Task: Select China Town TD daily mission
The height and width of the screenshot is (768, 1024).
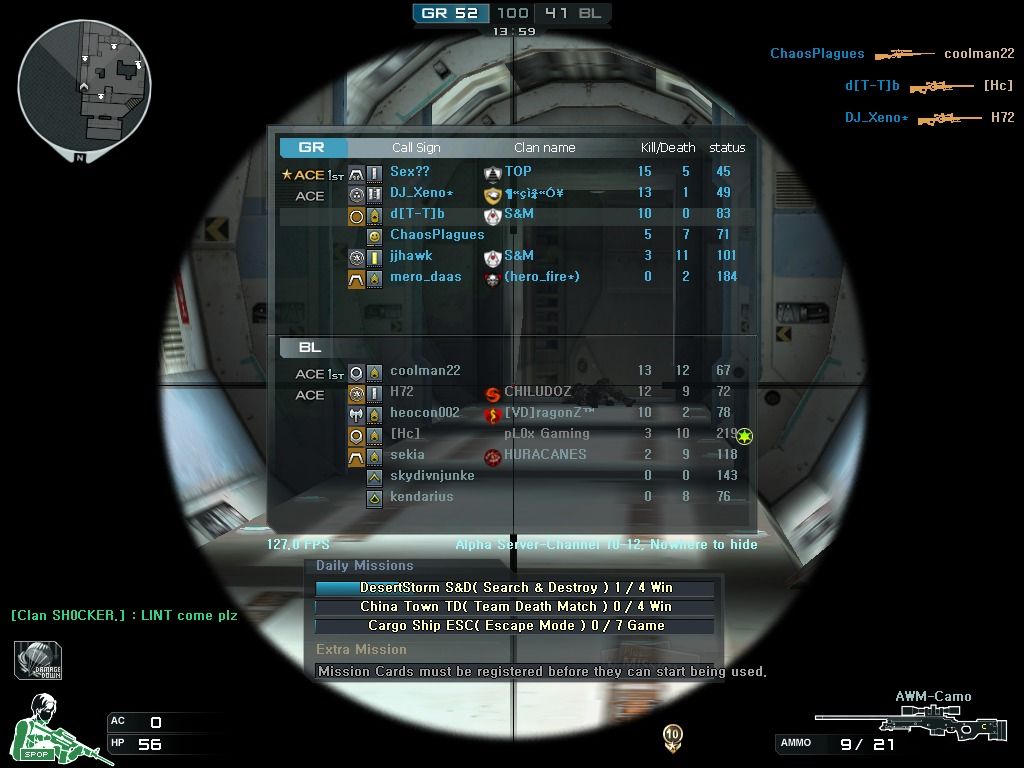Action: 515,607
